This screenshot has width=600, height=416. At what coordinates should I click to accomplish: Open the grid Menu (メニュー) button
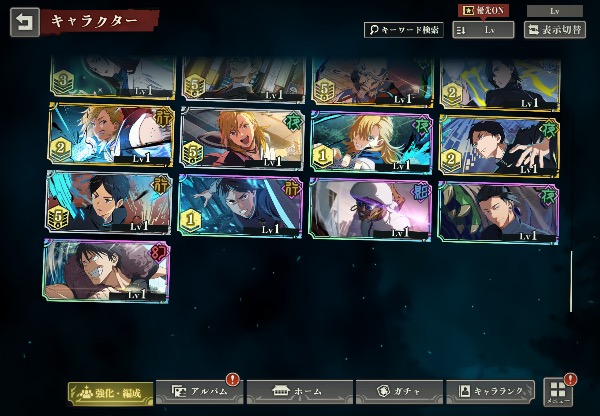(558, 392)
